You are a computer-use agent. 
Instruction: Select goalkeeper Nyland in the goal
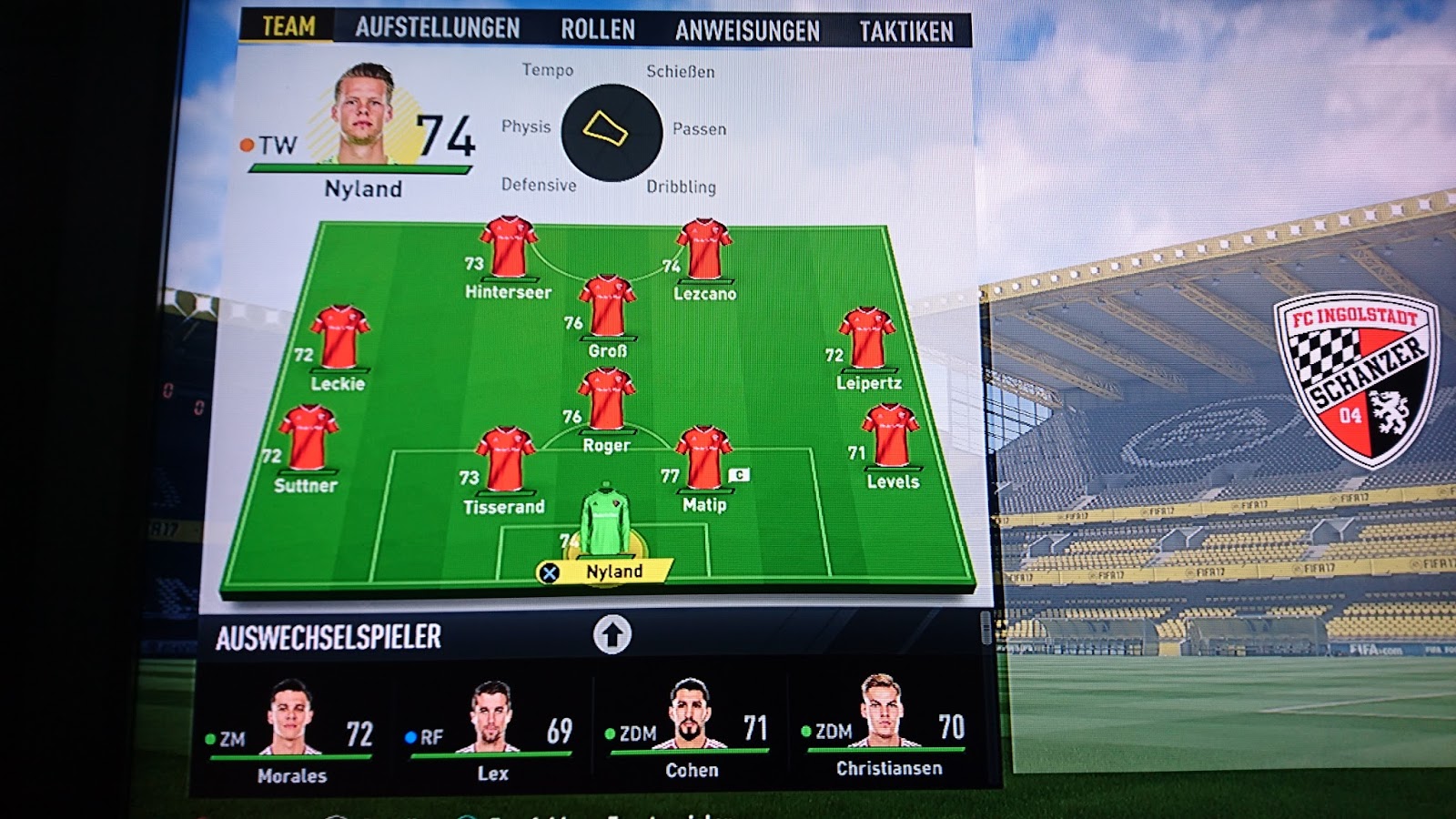(x=605, y=523)
